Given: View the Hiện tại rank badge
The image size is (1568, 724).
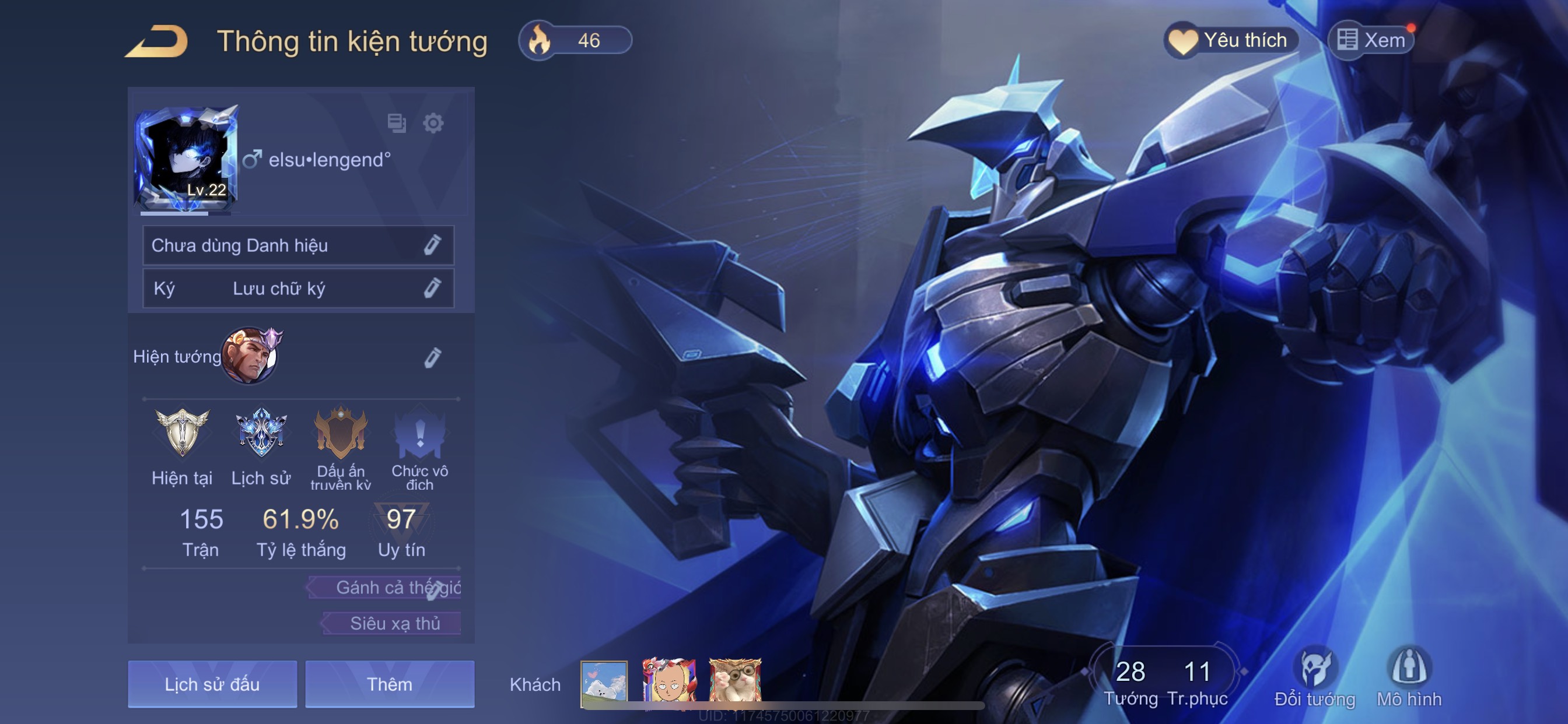Looking at the screenshot, I should click(182, 433).
